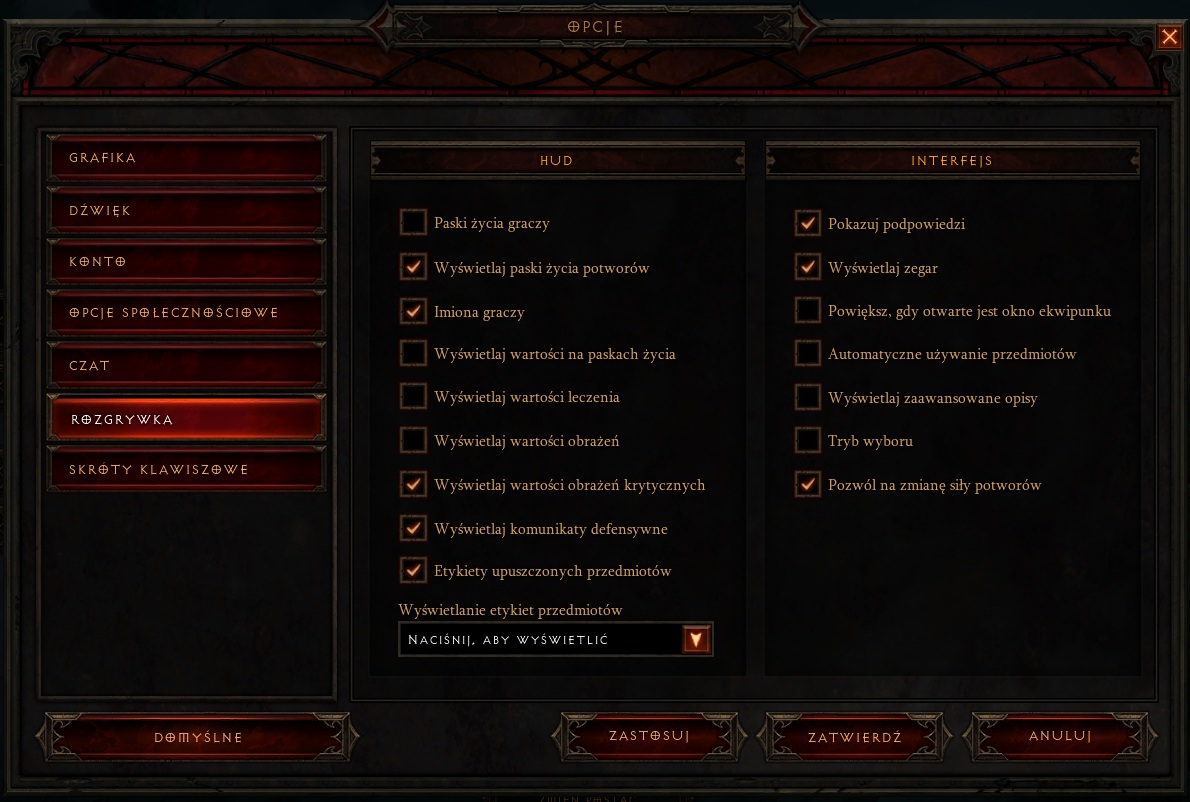The image size is (1190, 802).
Task: Uncheck Imiona graczy option
Action: pos(413,311)
